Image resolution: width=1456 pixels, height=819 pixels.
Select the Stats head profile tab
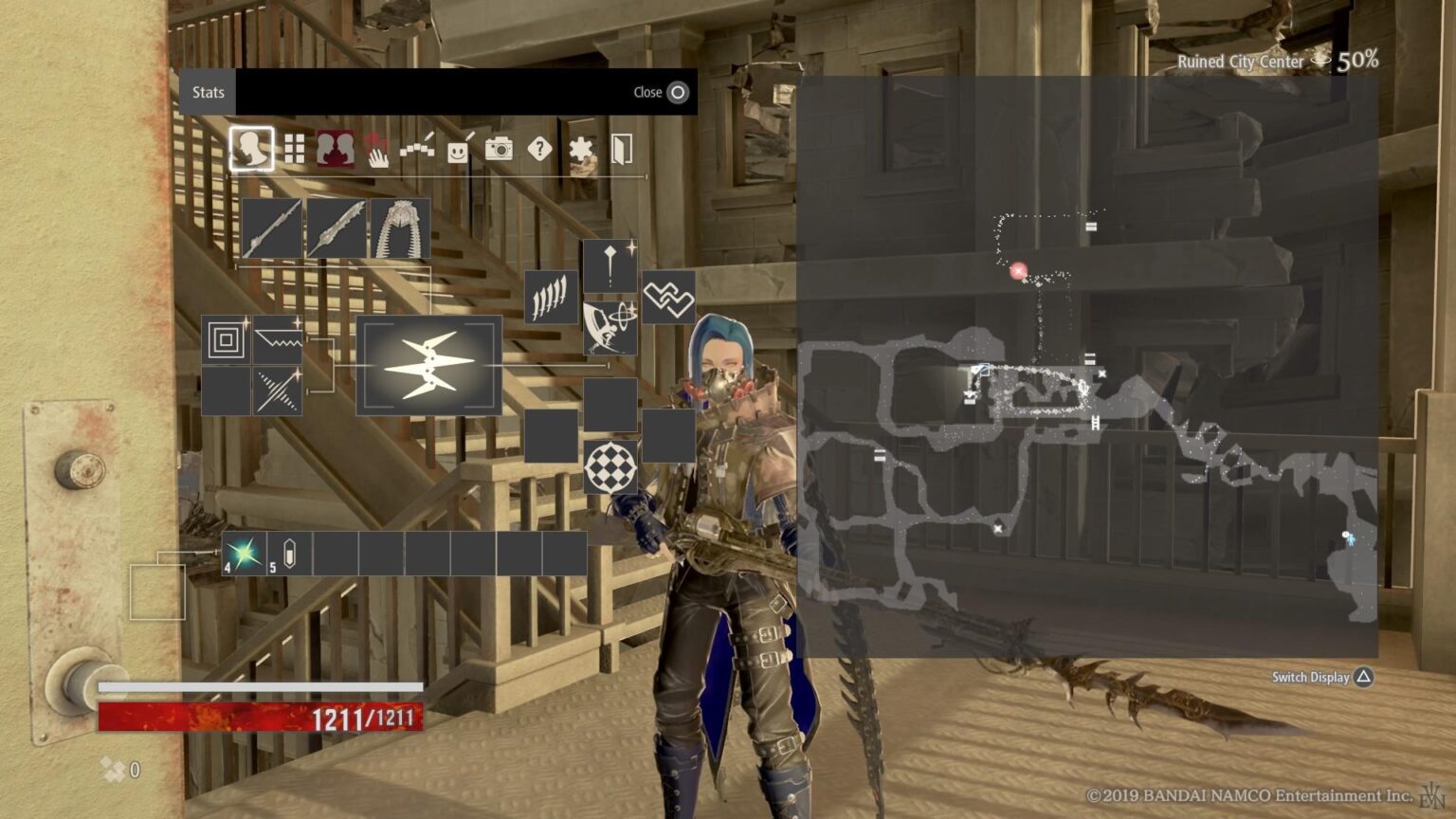tap(251, 149)
